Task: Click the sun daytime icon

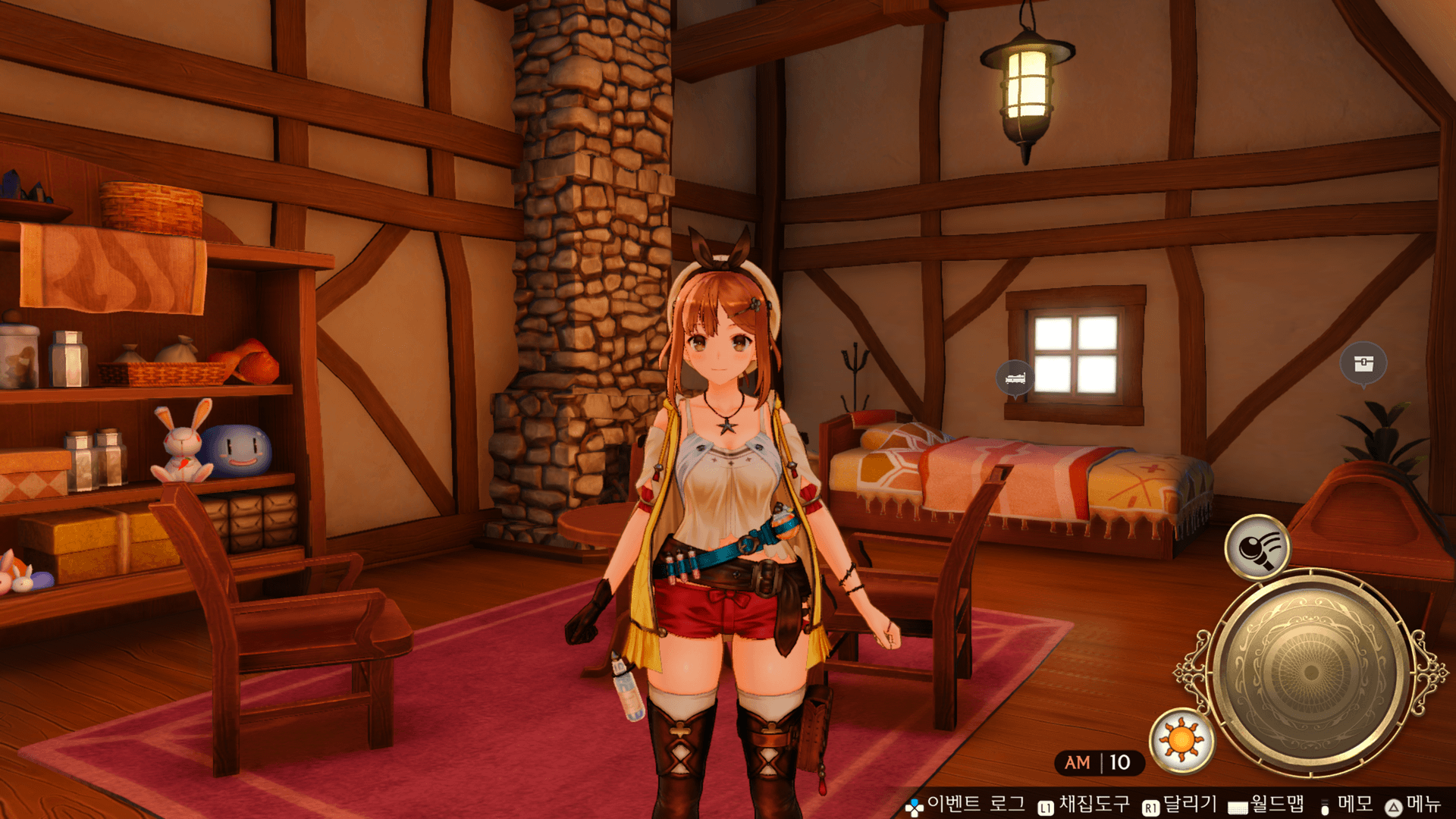Action: pyautogui.click(x=1181, y=740)
